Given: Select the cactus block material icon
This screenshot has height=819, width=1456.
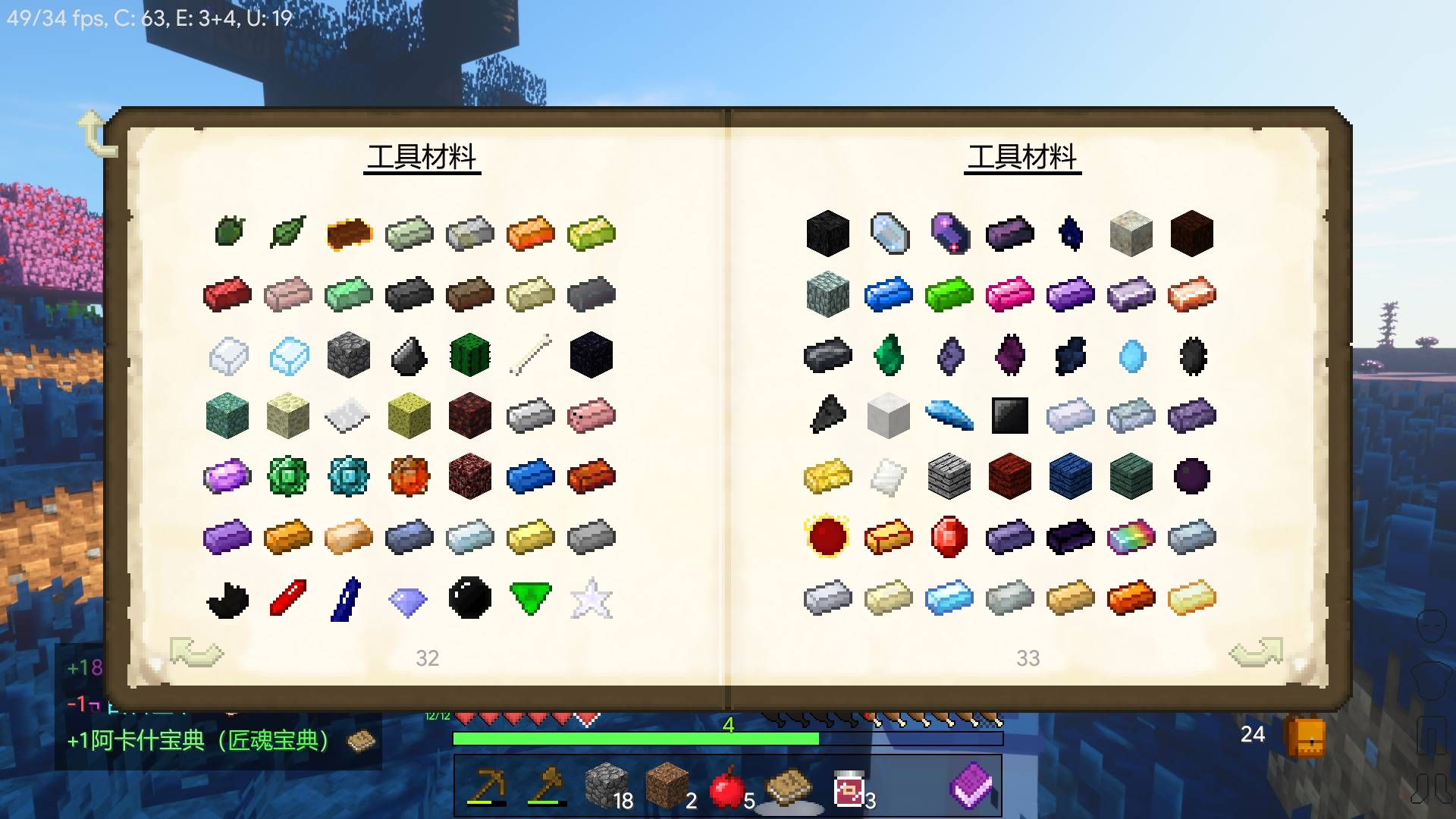Looking at the screenshot, I should tap(469, 355).
